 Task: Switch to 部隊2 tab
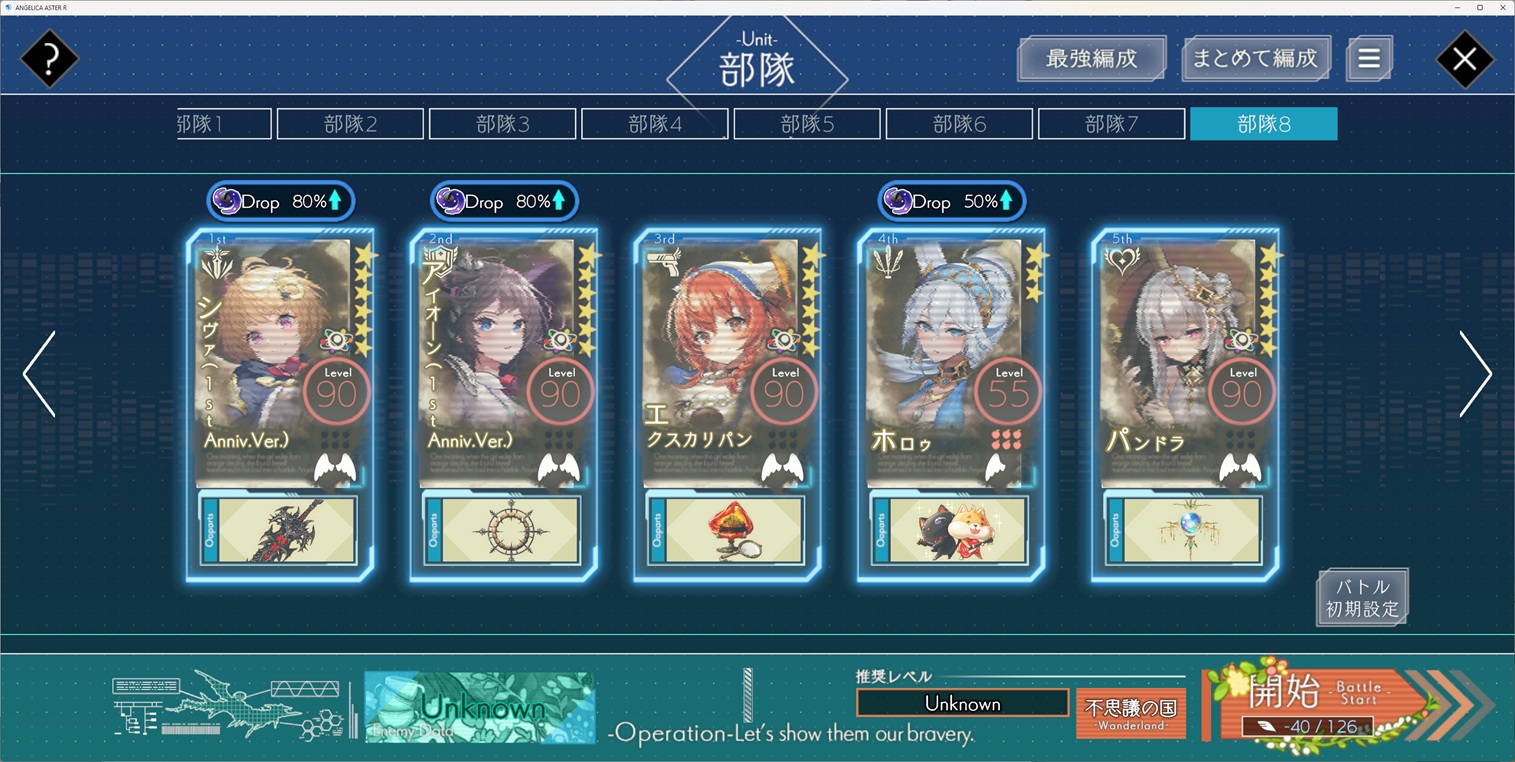tap(350, 124)
